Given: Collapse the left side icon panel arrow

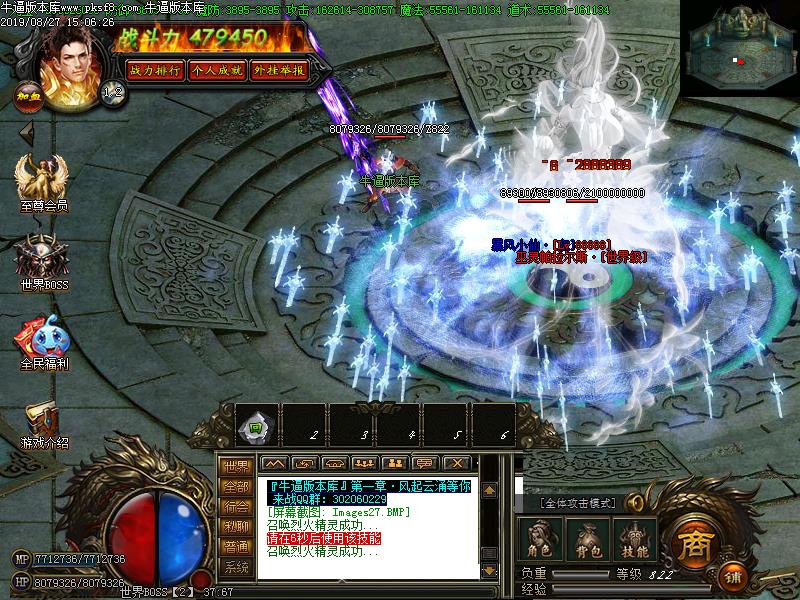Looking at the screenshot, I should pos(27,132).
